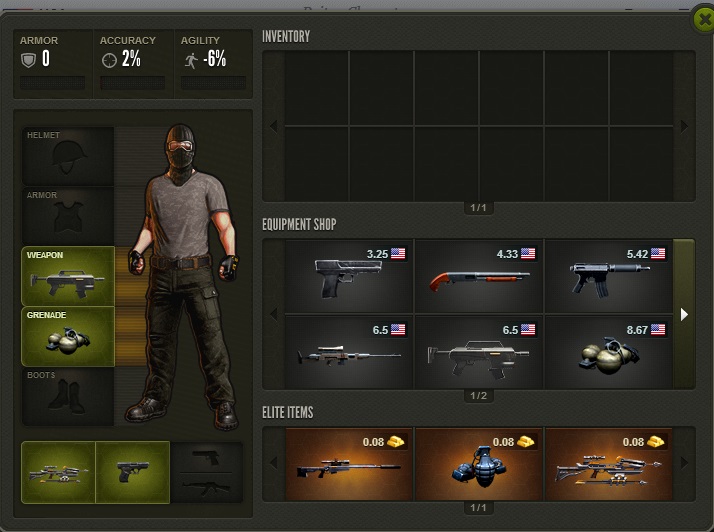Select the pistol loadout slot below character

[132, 471]
